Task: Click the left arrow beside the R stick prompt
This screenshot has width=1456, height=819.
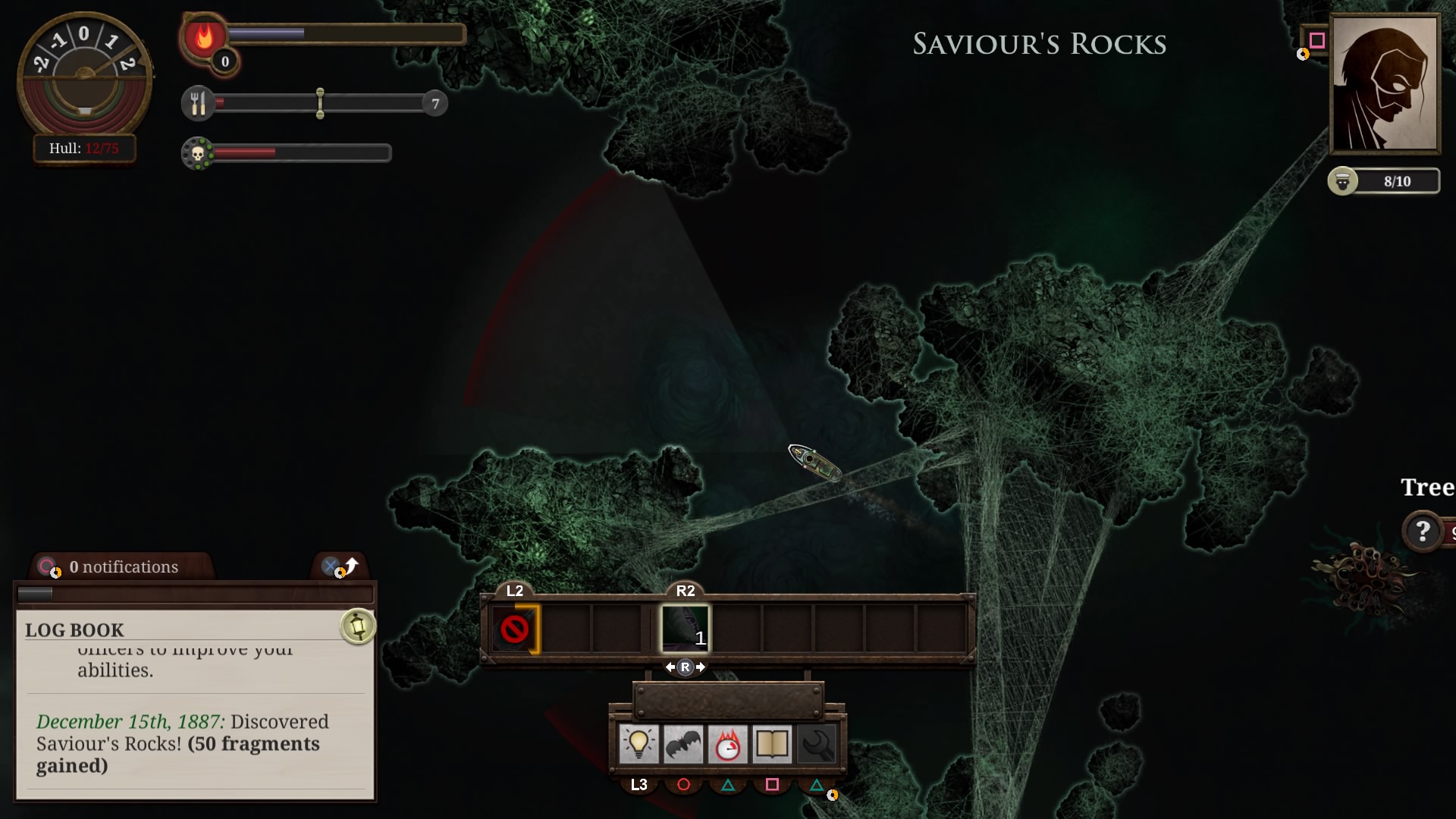Action: (x=671, y=667)
